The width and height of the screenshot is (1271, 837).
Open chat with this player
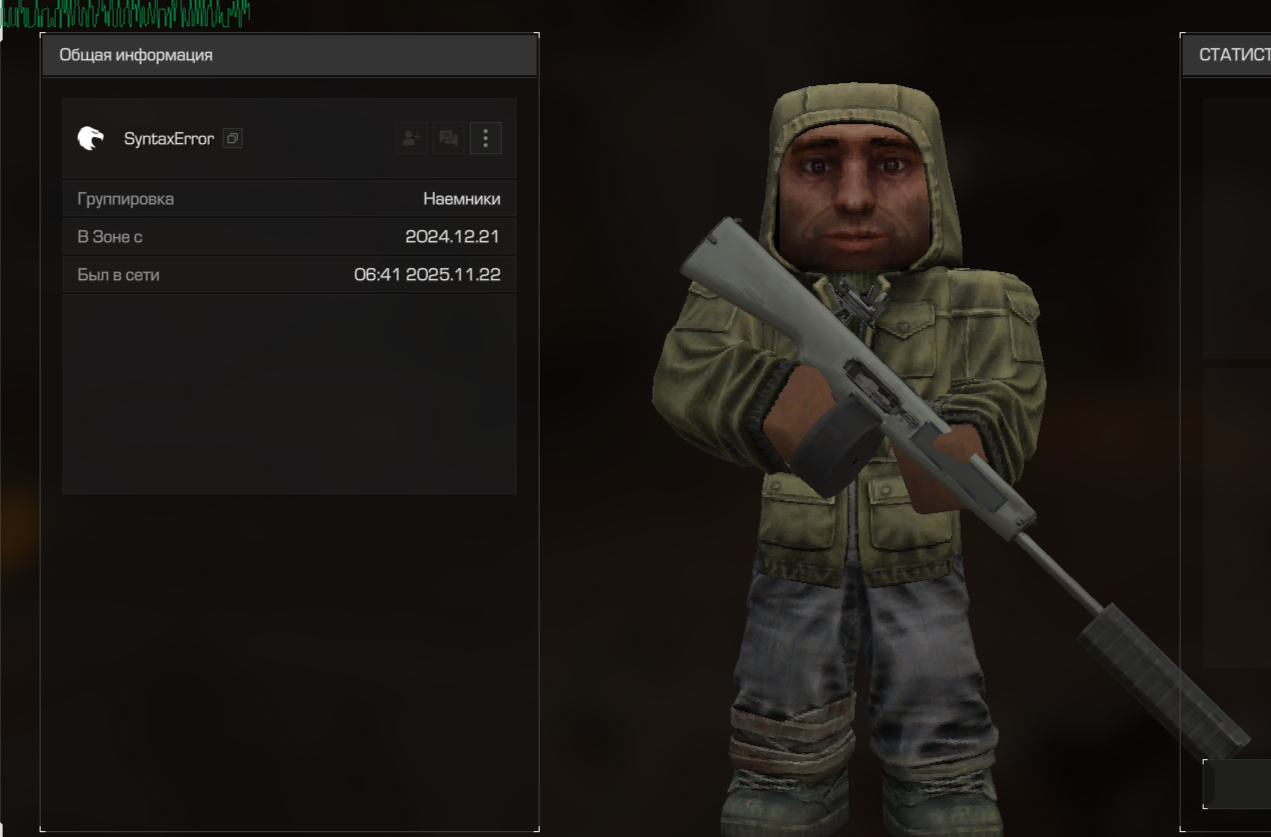point(448,138)
